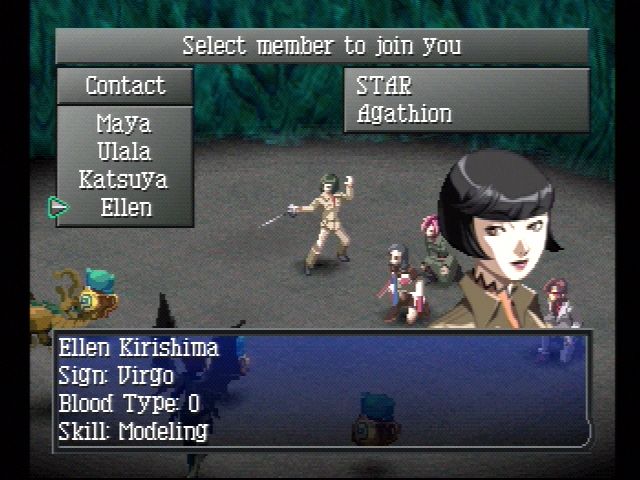Select Maya from the member list
The image size is (640, 480).
124,125
